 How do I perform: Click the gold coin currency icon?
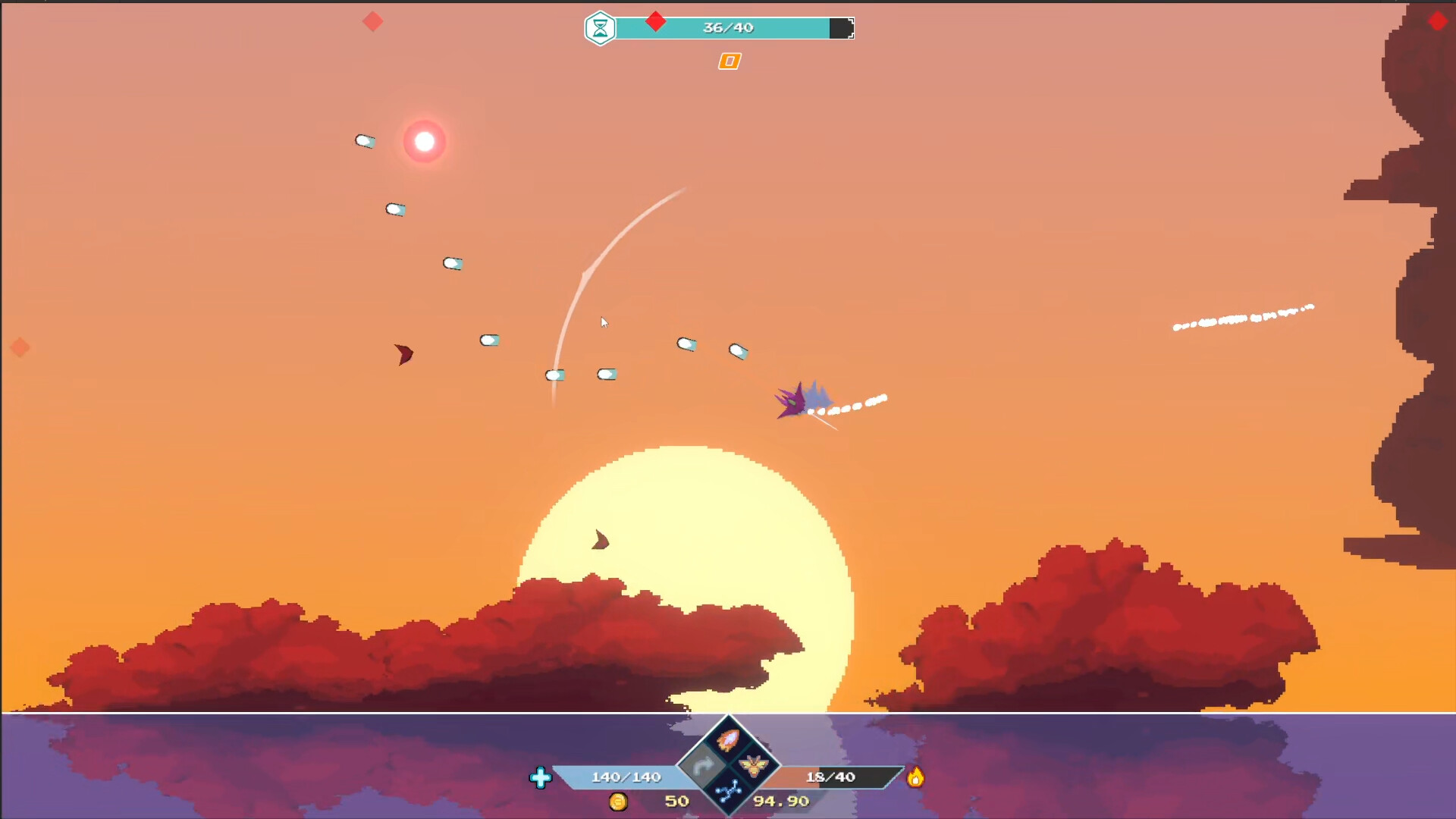(x=619, y=802)
